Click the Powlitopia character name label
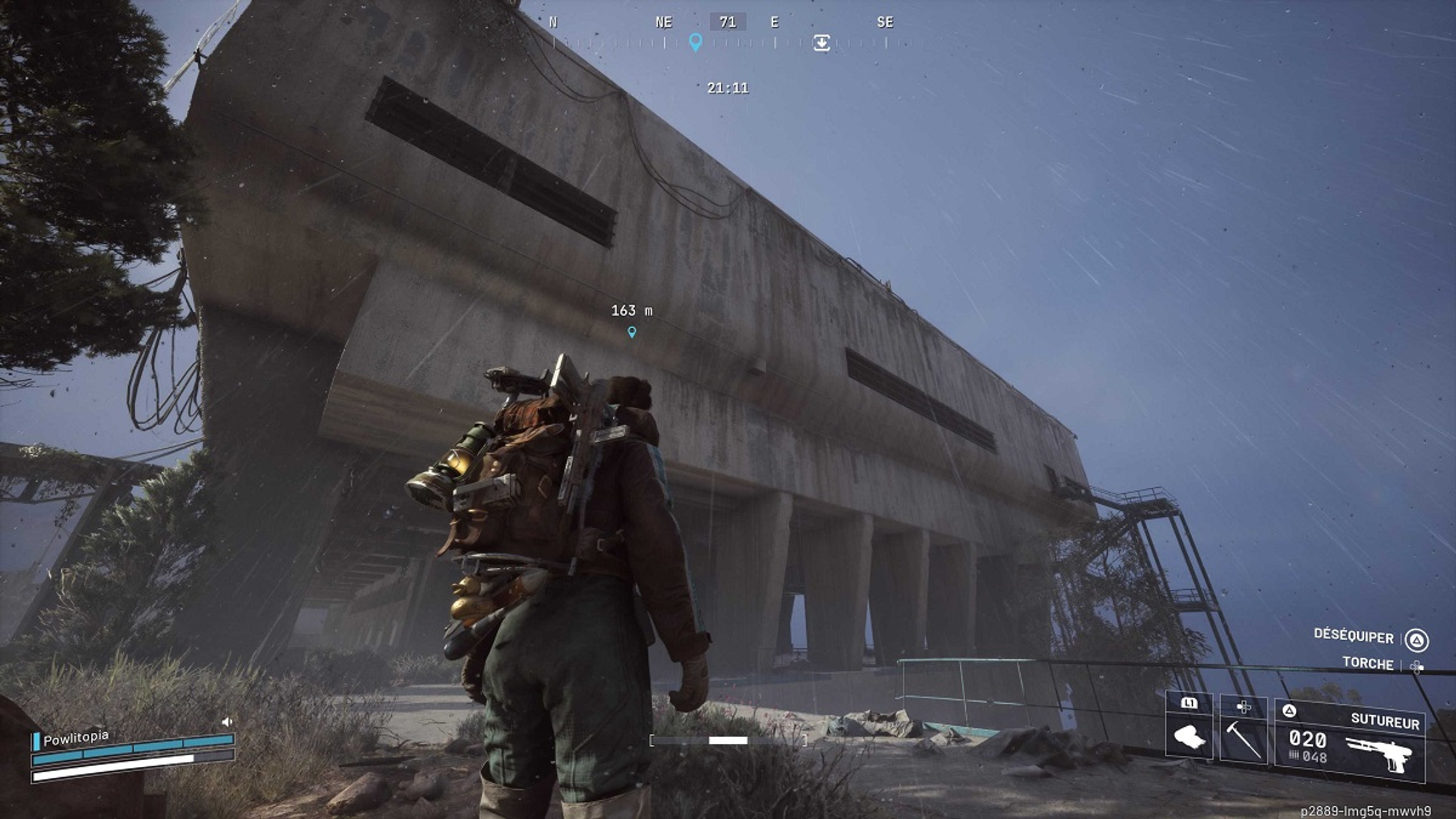 (x=76, y=738)
